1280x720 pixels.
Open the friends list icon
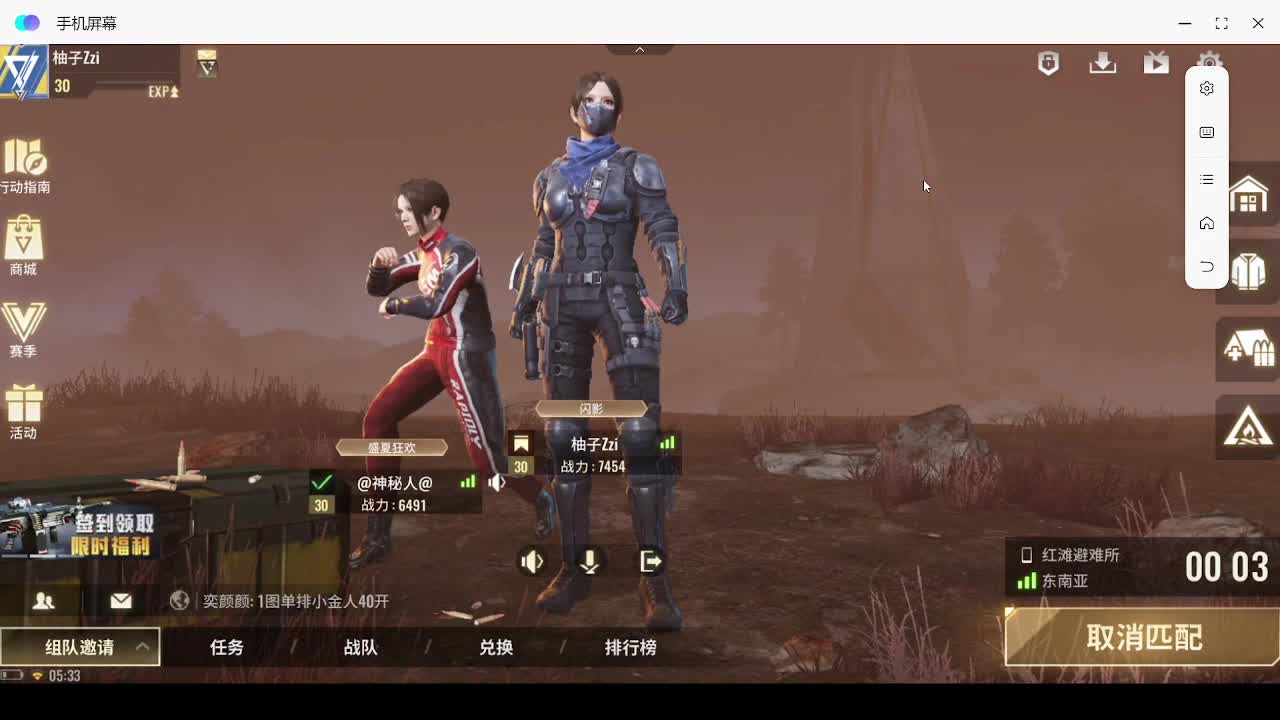tap(44, 601)
